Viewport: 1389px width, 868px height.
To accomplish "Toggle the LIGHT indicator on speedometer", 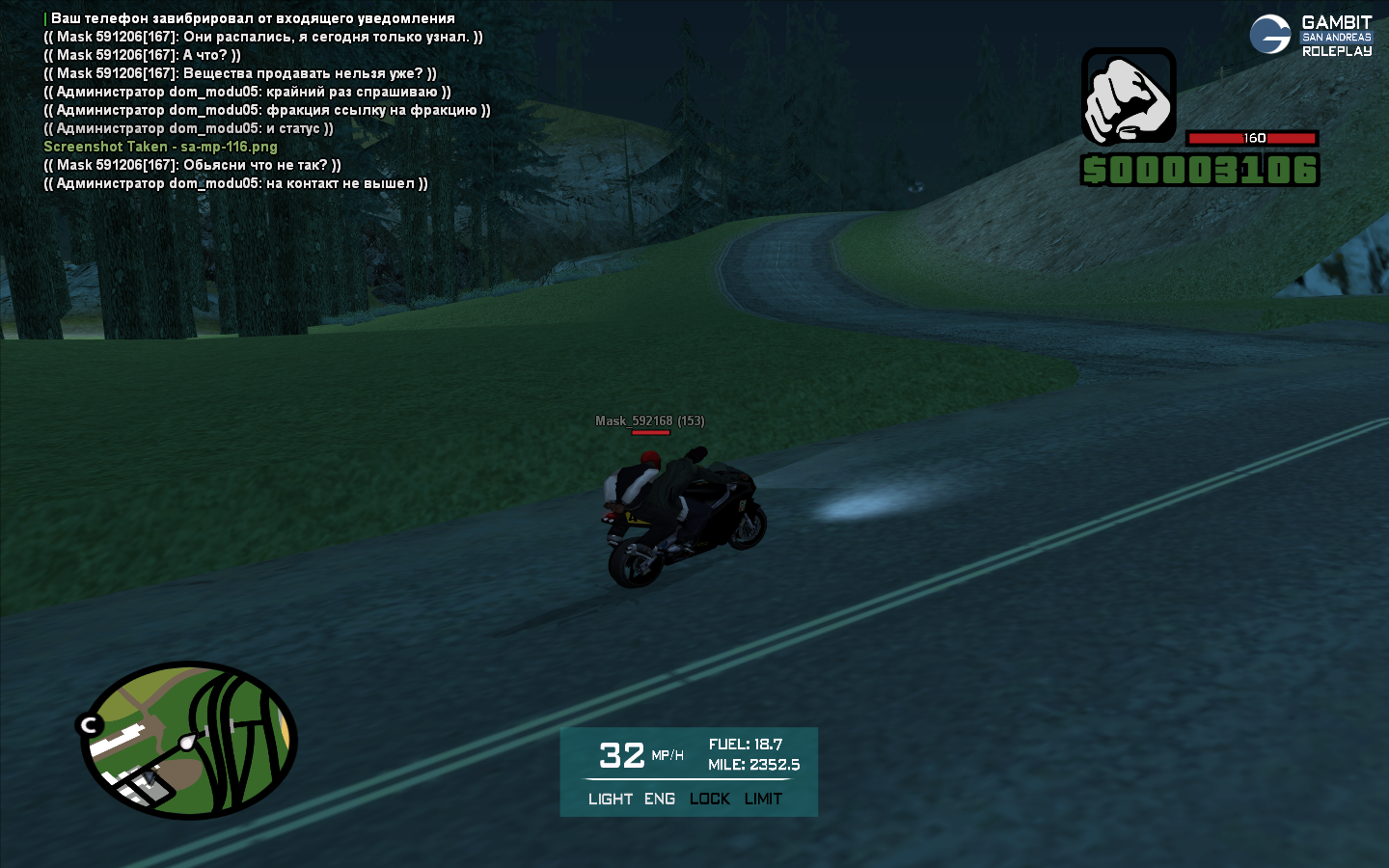I will click(610, 799).
